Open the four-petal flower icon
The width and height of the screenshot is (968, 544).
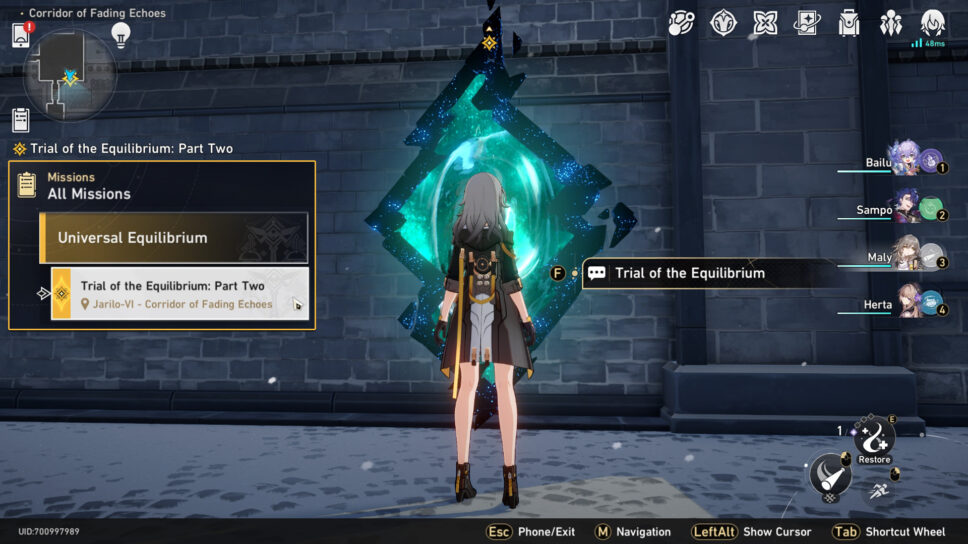(x=765, y=23)
